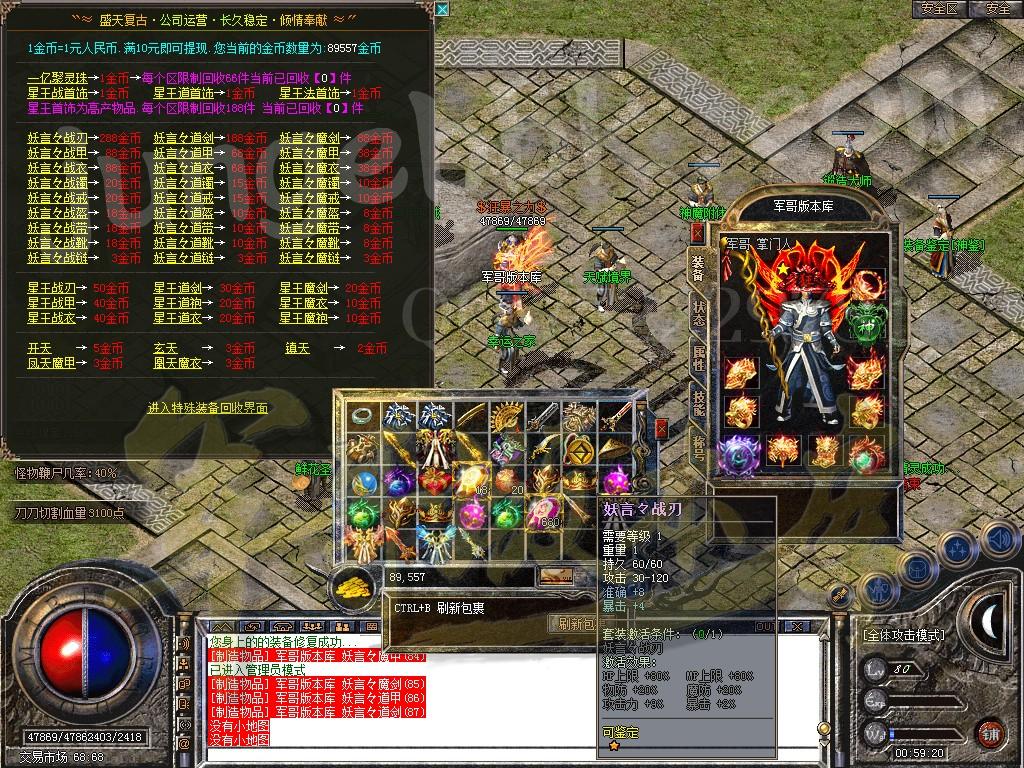The height and width of the screenshot is (768, 1024).
Task: Open the bag with the chest button
Action: [917, 569]
